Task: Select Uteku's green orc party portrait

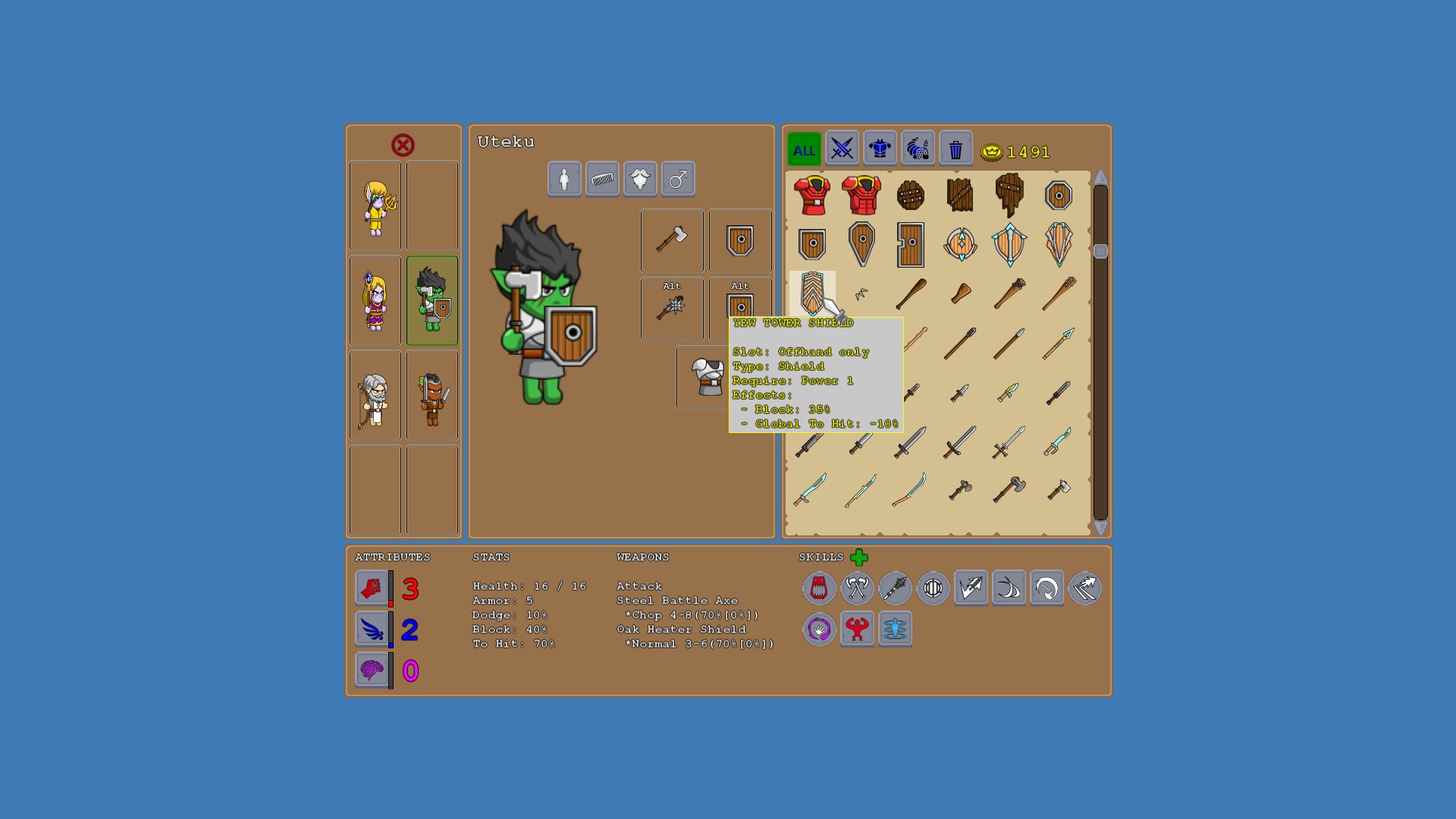Action: pos(431,300)
